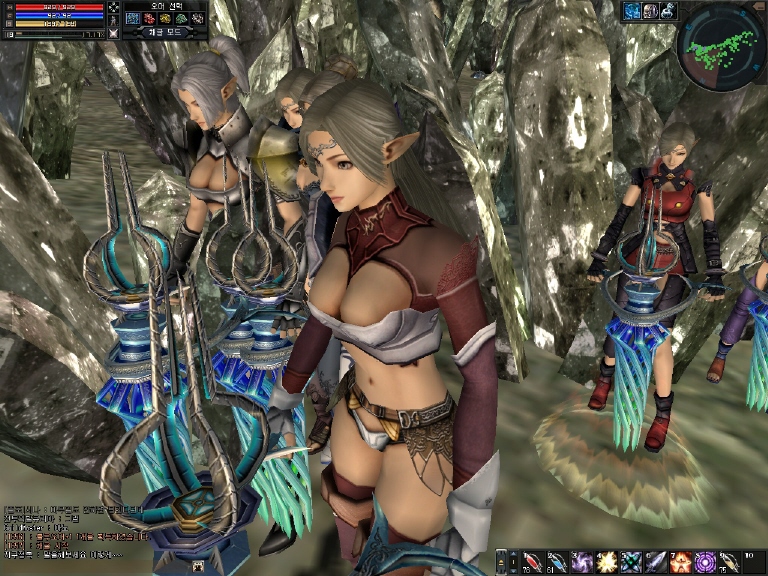This screenshot has width=768, height=576.
Task: Click the minimap's corner arrow button
Action: 758,9
